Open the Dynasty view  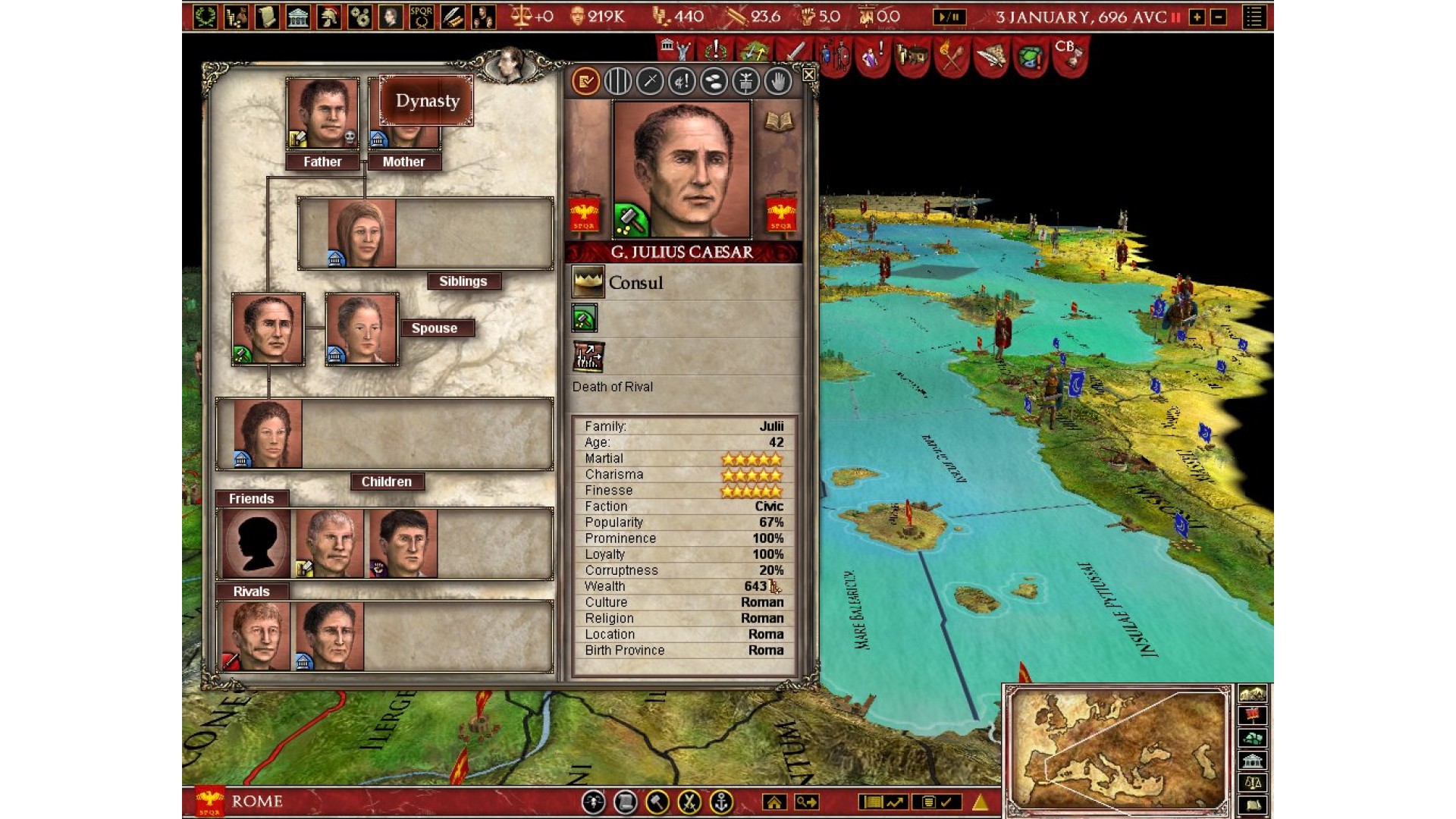coord(427,101)
